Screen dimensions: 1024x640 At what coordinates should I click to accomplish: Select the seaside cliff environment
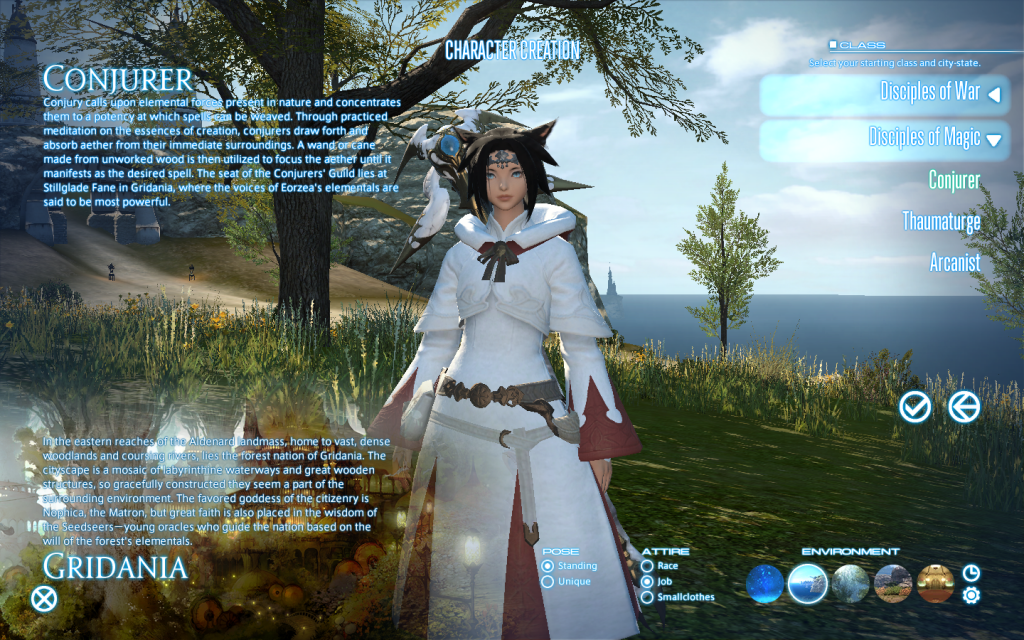point(807,583)
